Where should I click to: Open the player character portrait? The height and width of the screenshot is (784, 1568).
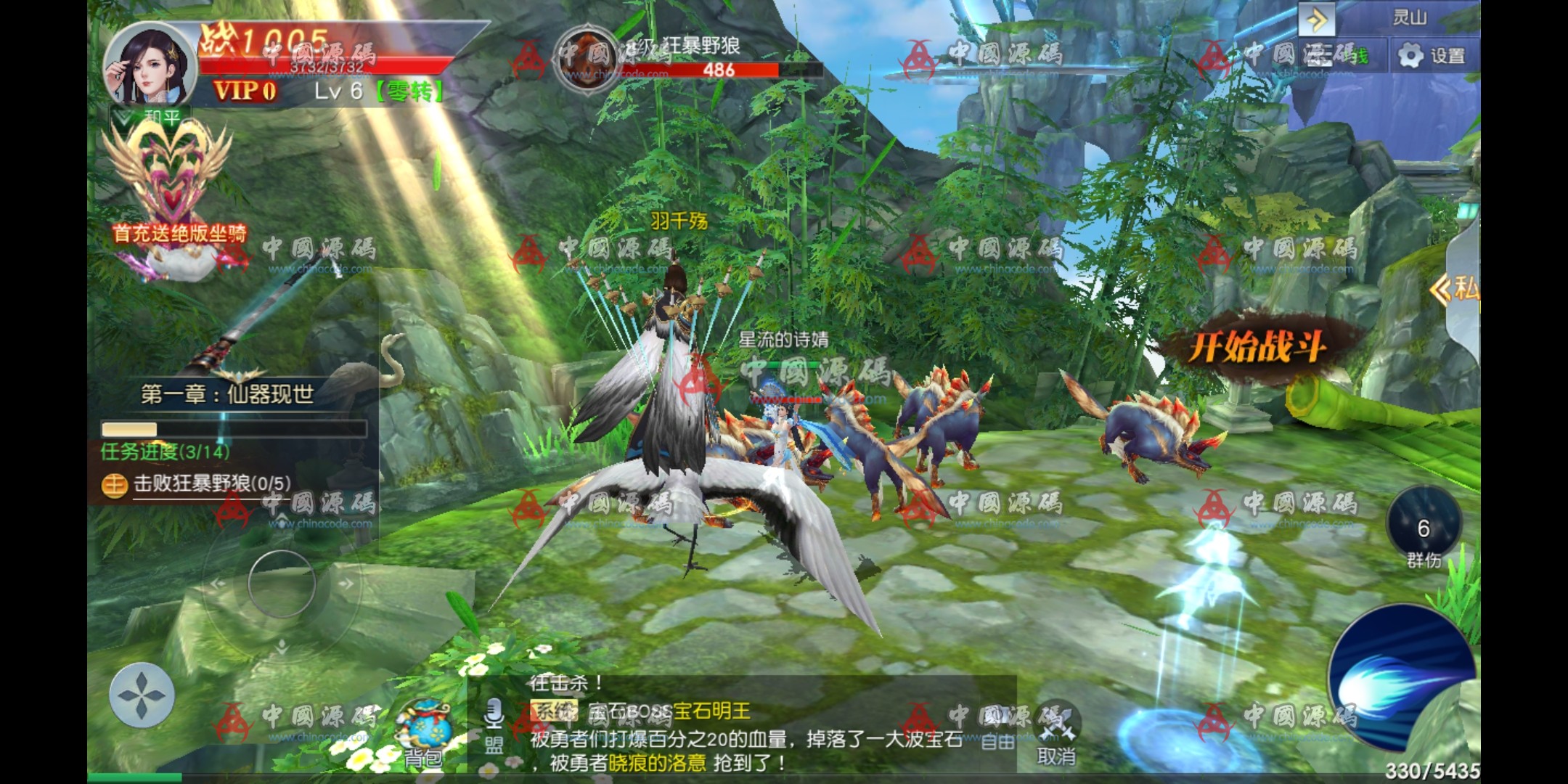click(x=149, y=64)
